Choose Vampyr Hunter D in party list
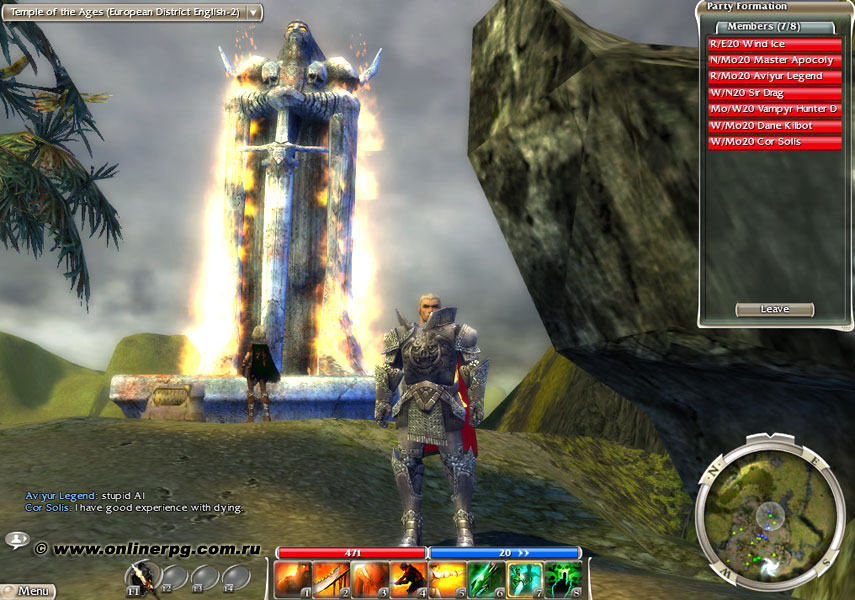Viewport: 855px width, 600px height. [x=773, y=109]
